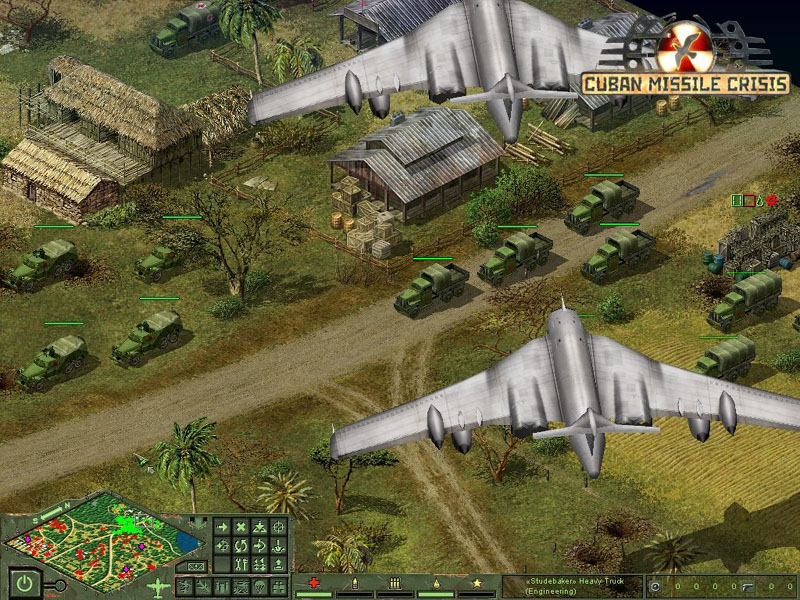Issue the X stop command
800x600 pixels.
240,527
